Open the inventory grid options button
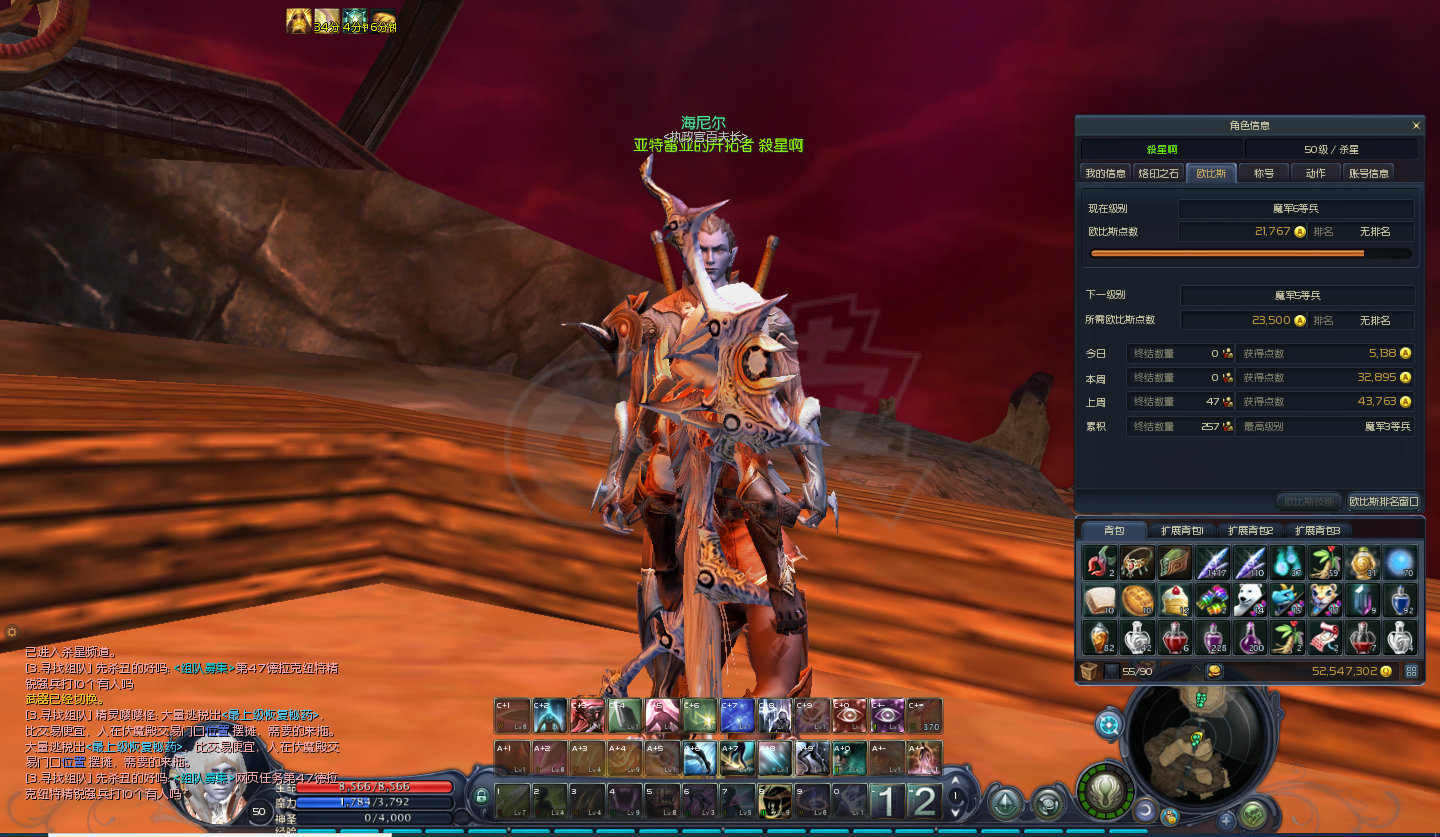Viewport: 1440px width, 837px height. coord(1411,671)
